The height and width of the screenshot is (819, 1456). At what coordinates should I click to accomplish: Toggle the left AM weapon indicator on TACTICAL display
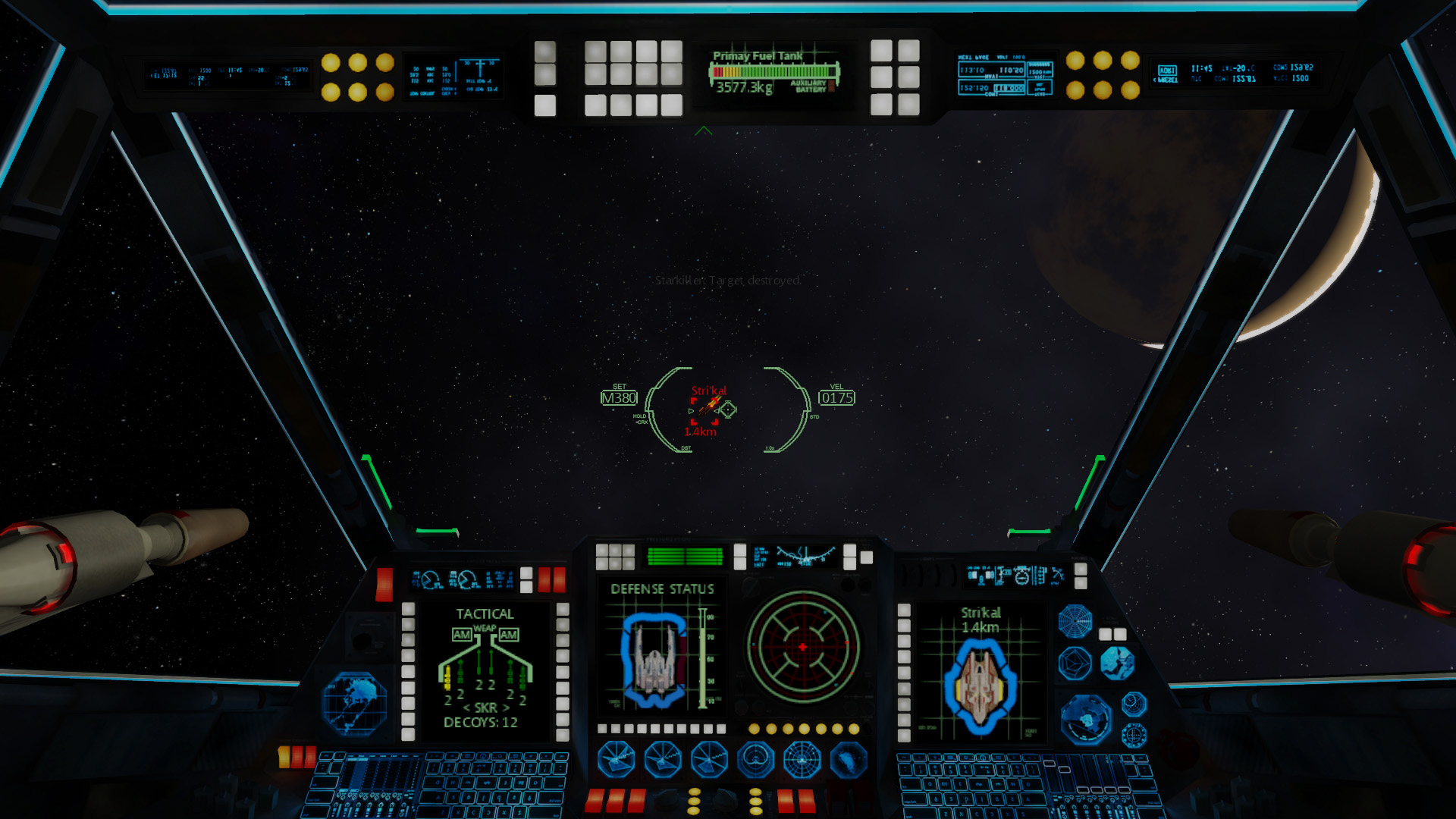[462, 635]
